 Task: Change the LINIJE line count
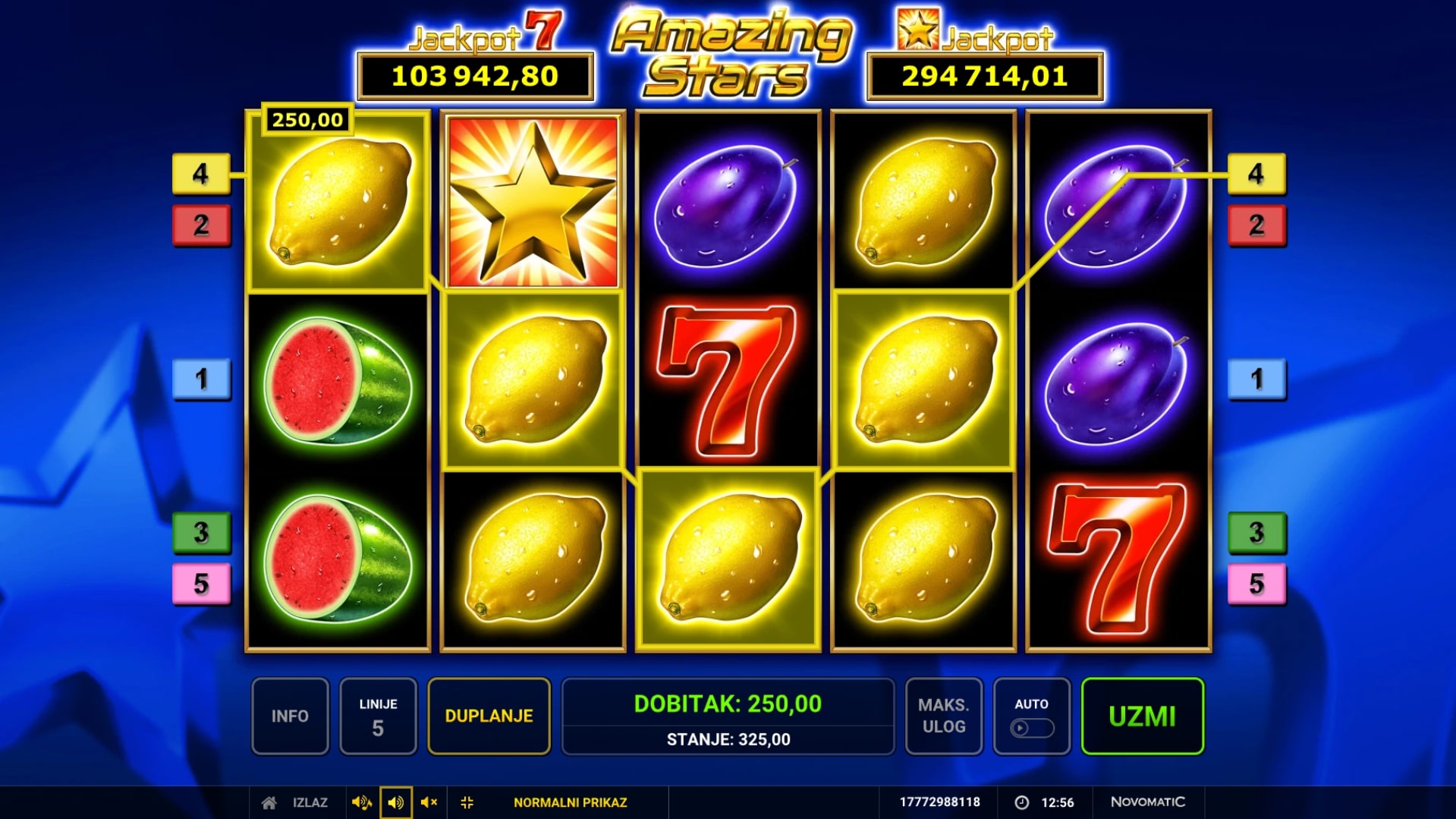[x=378, y=716]
